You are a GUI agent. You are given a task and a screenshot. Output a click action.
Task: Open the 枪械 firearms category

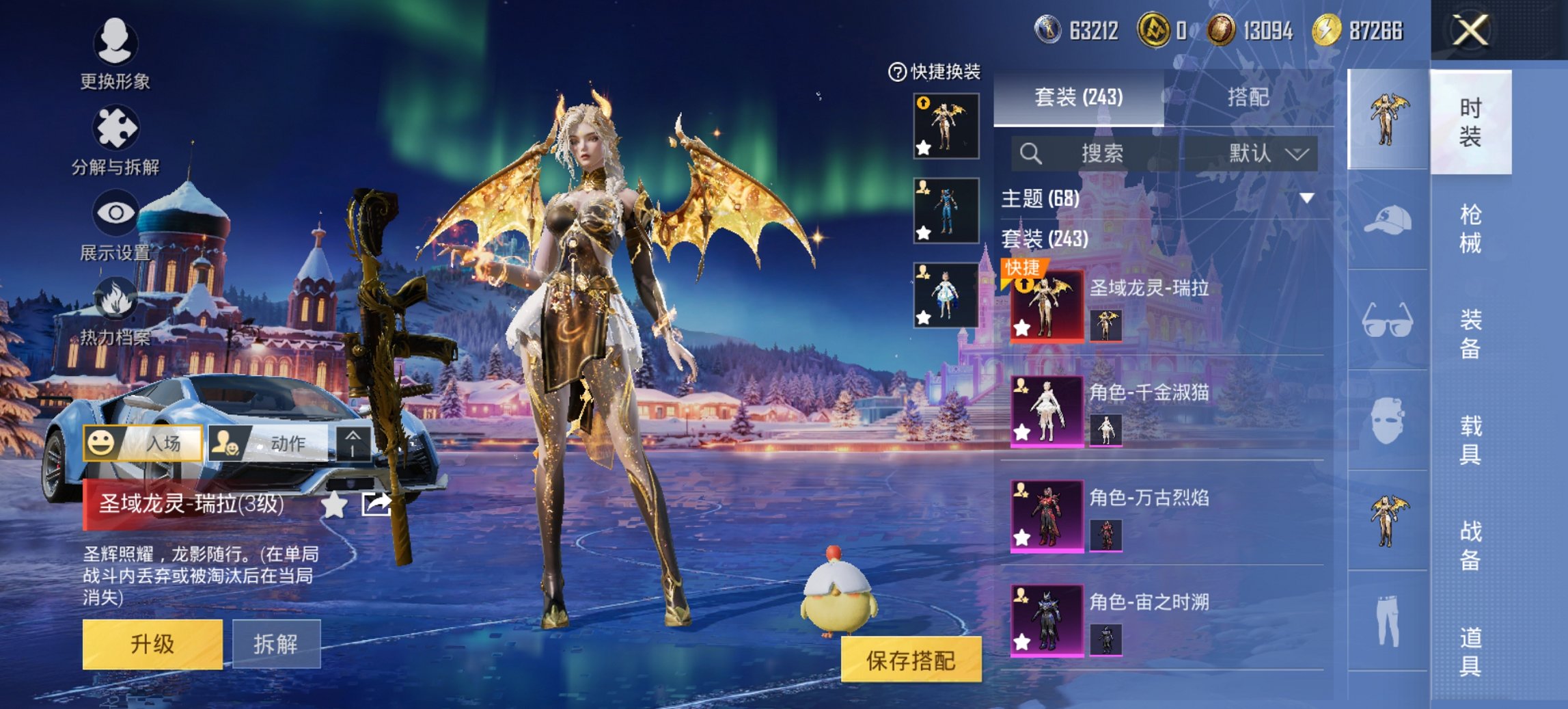[1470, 228]
